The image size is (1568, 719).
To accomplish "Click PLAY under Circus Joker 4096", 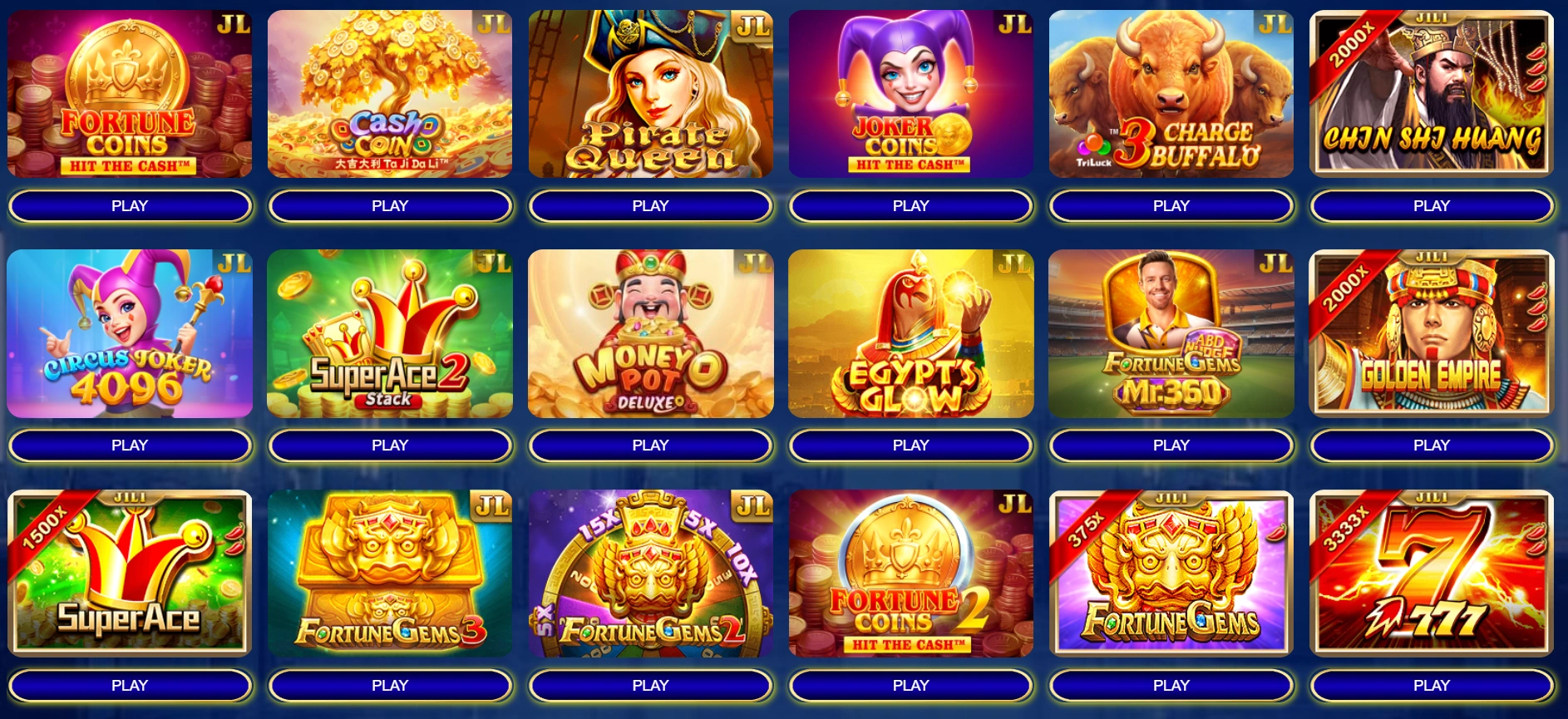I will (x=130, y=446).
